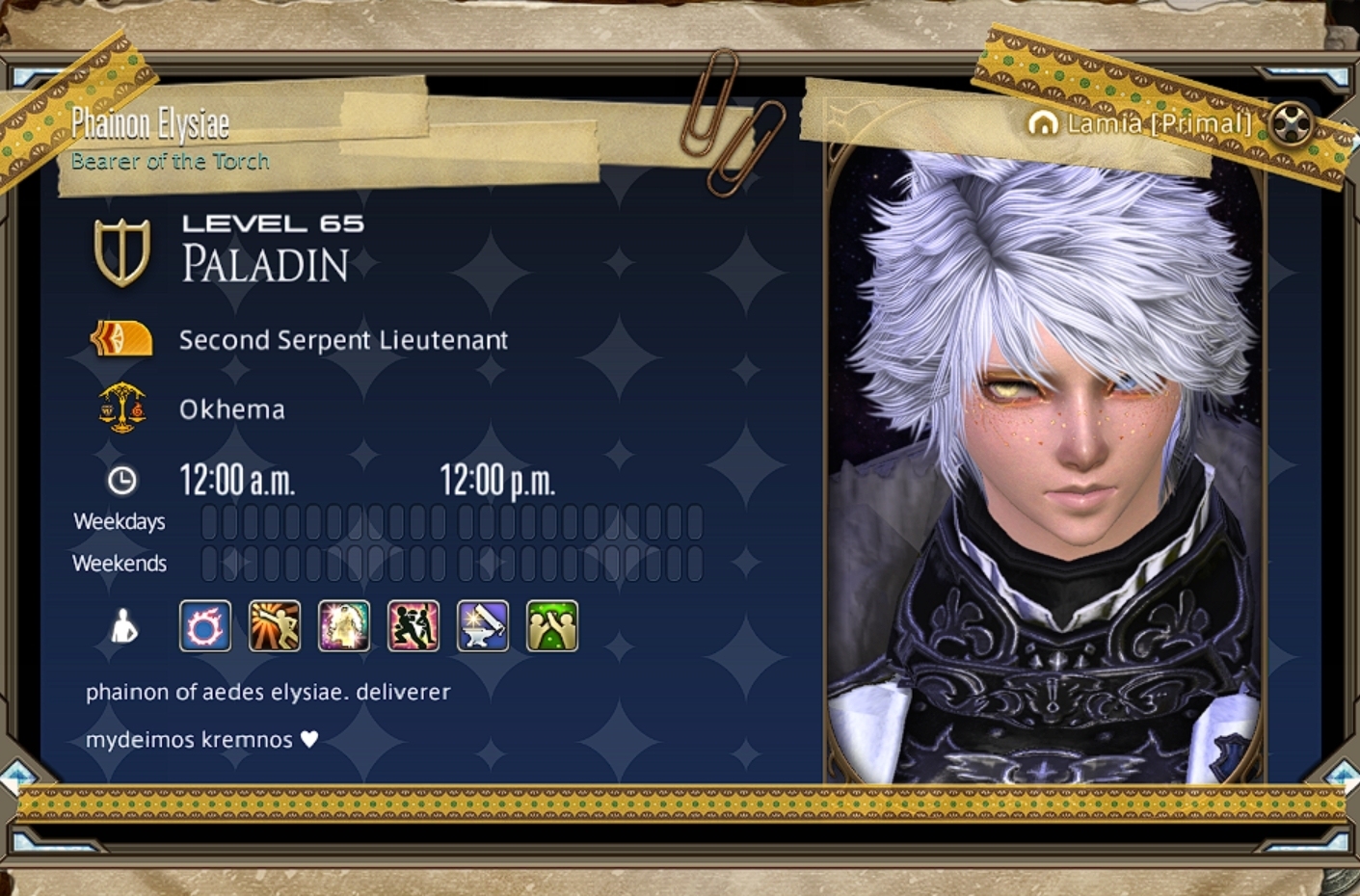
Task: Pick the green high-five friends icon
Action: click(552, 626)
